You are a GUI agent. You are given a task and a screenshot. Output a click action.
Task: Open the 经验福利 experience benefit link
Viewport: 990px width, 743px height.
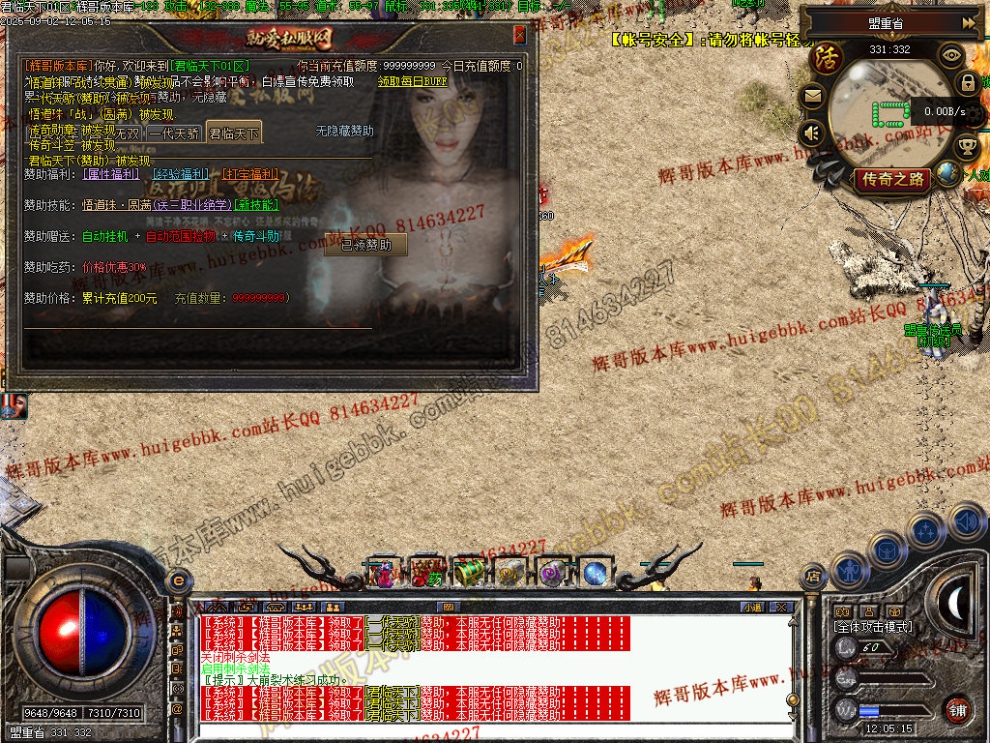point(181,174)
